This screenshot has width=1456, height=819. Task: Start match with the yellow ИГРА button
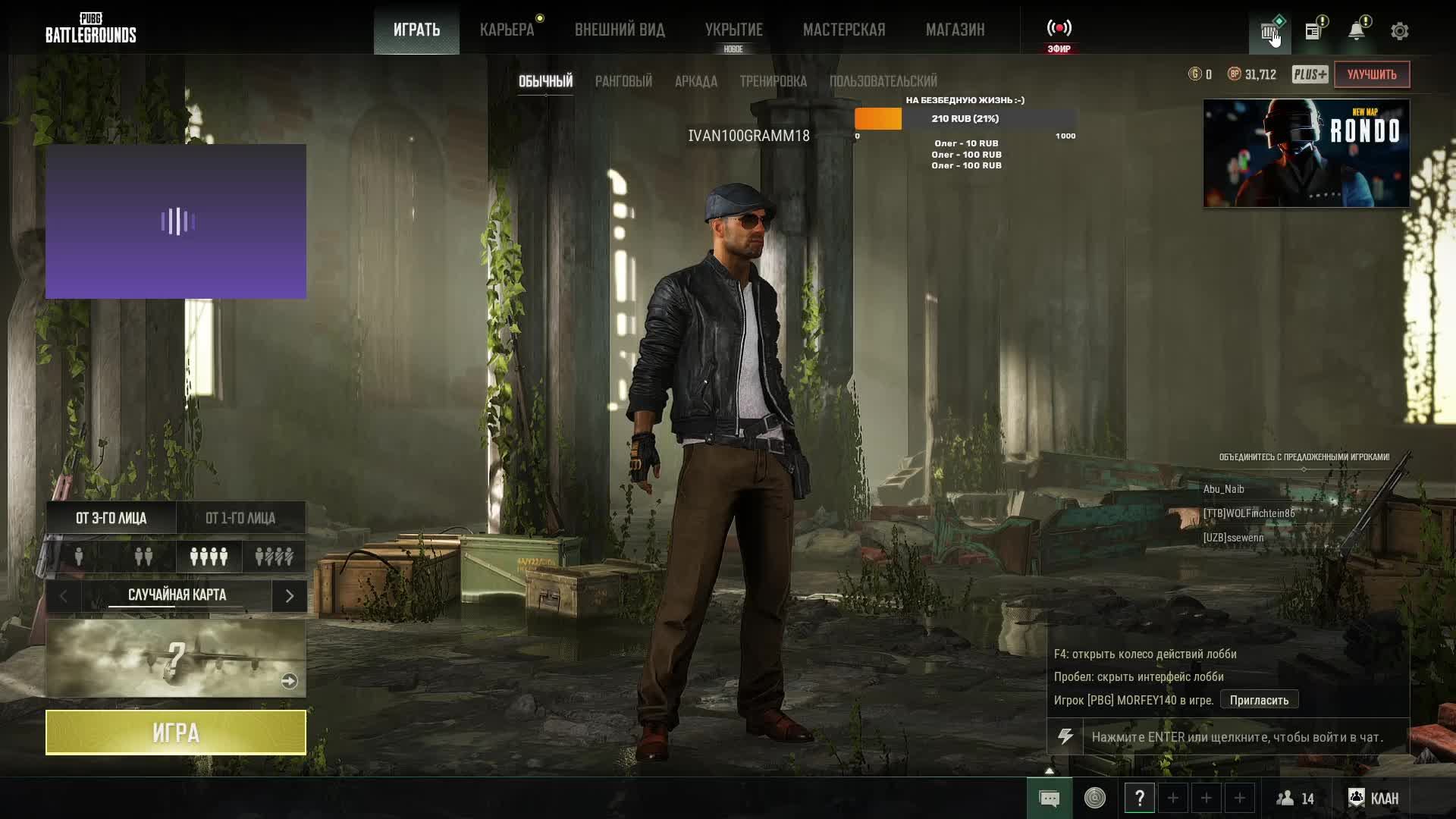(x=176, y=733)
